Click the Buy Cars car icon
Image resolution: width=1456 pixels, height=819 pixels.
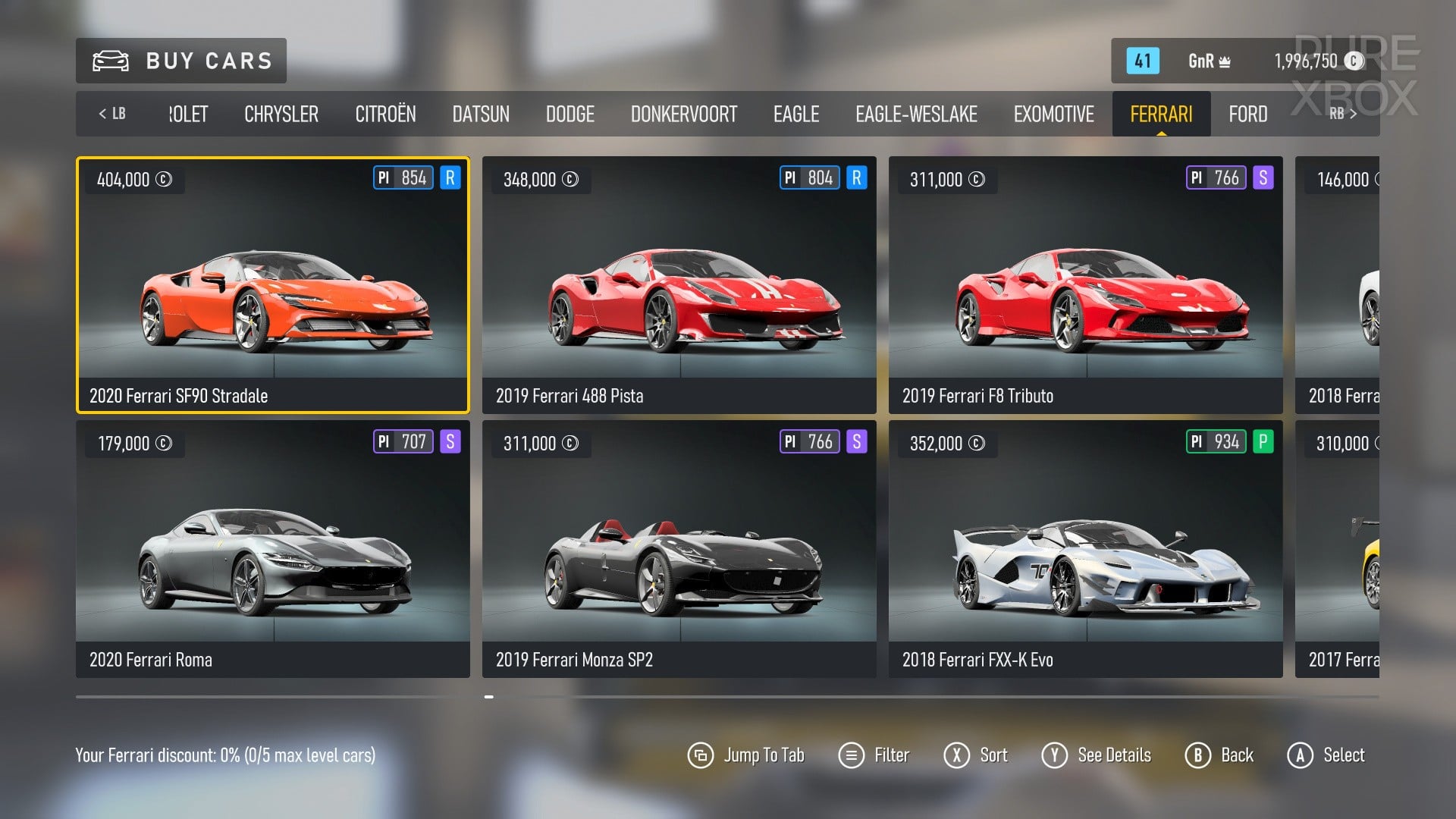(108, 61)
